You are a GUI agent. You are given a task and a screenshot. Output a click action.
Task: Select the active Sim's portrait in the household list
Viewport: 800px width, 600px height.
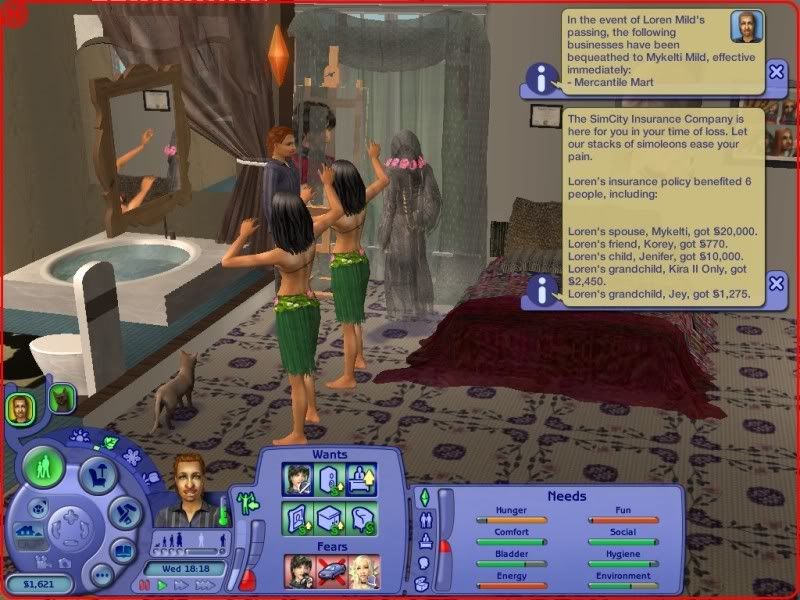19,406
